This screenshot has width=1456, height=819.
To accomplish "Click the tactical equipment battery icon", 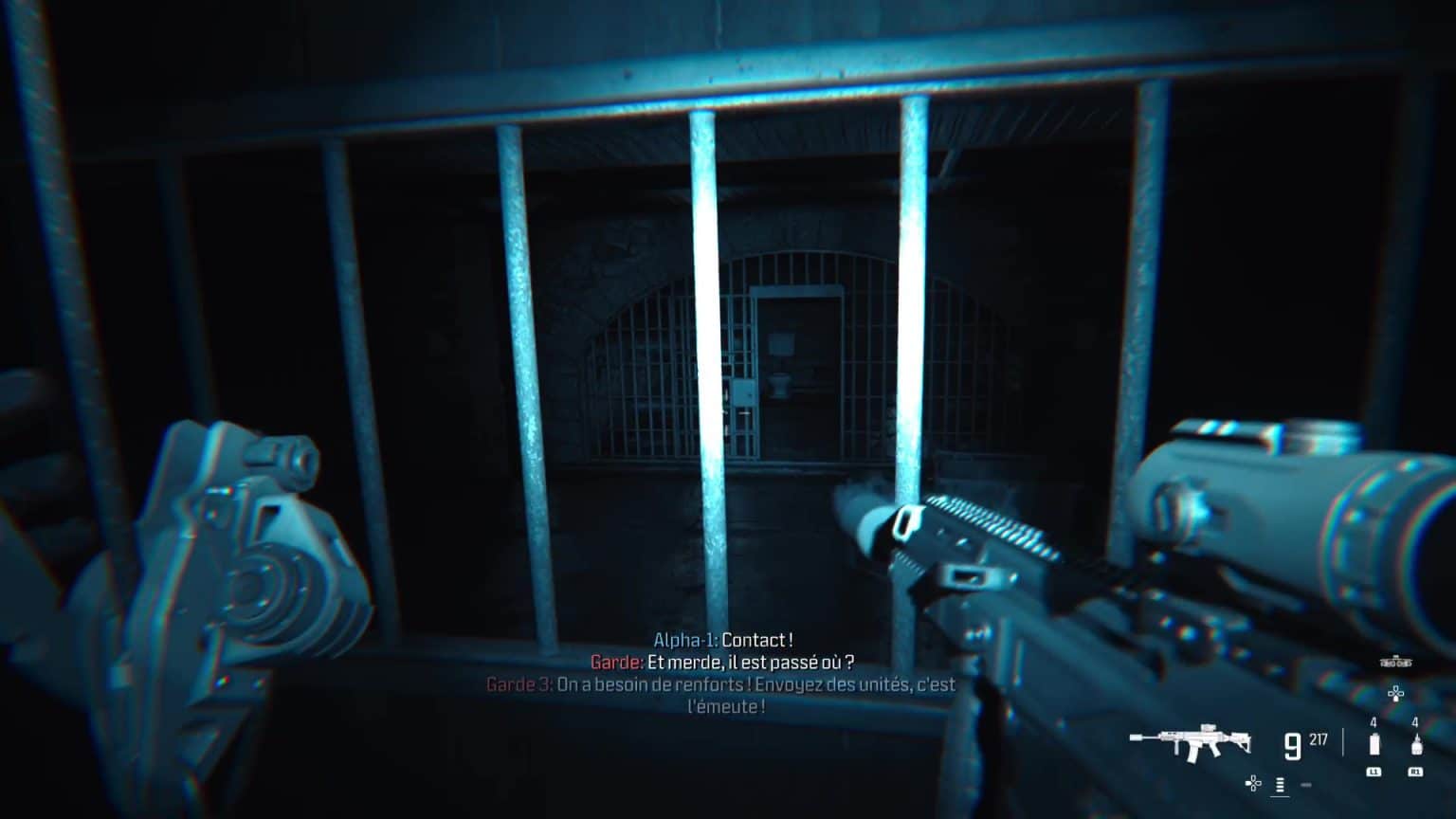I will click(x=1374, y=745).
